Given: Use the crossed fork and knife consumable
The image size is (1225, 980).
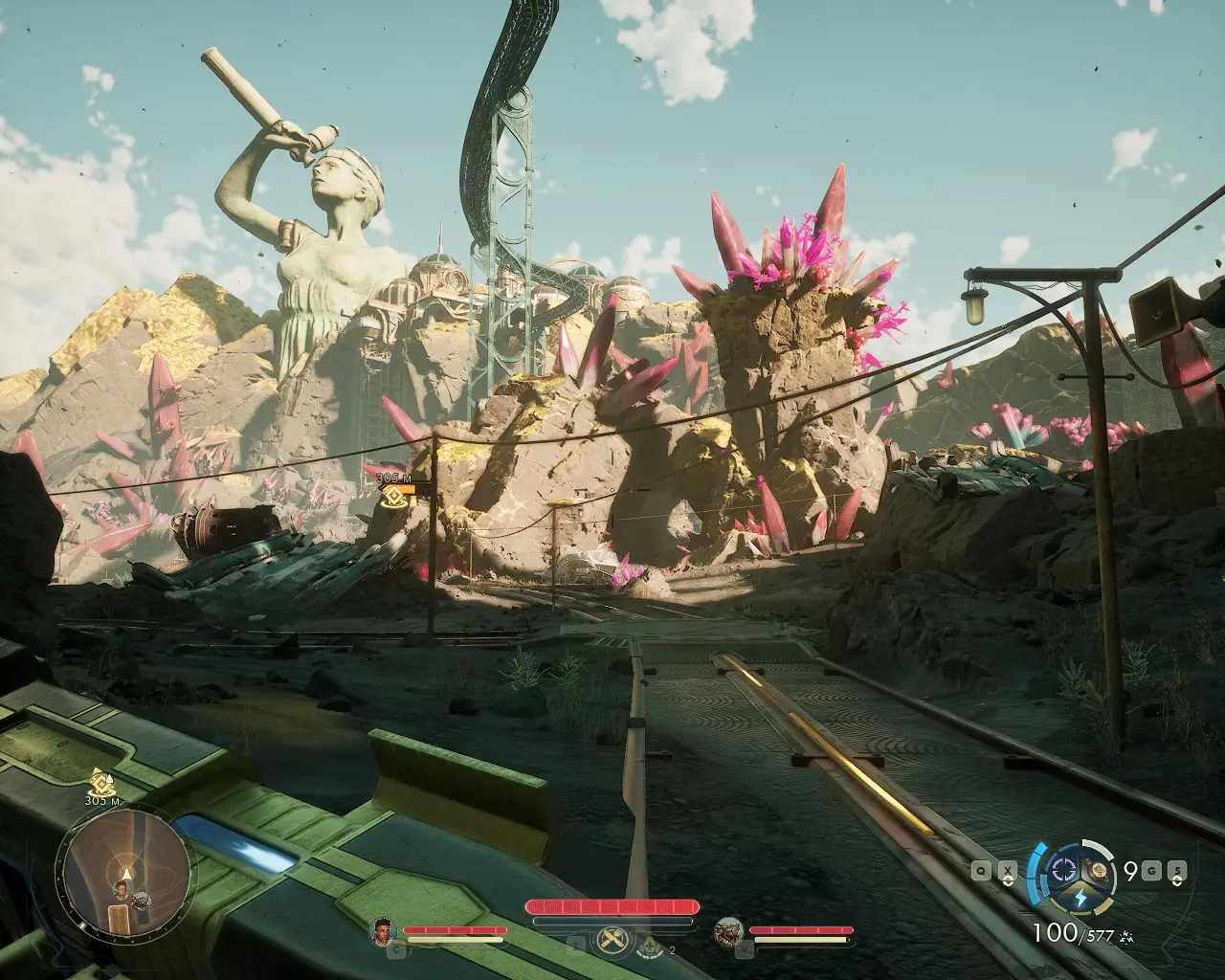Looking at the screenshot, I should [x=612, y=940].
